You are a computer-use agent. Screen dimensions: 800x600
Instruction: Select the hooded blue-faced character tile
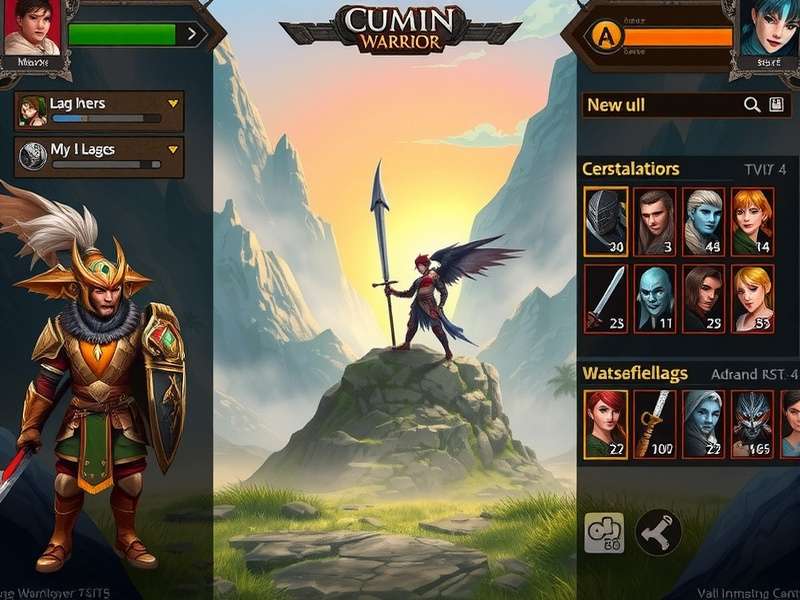coord(705,423)
